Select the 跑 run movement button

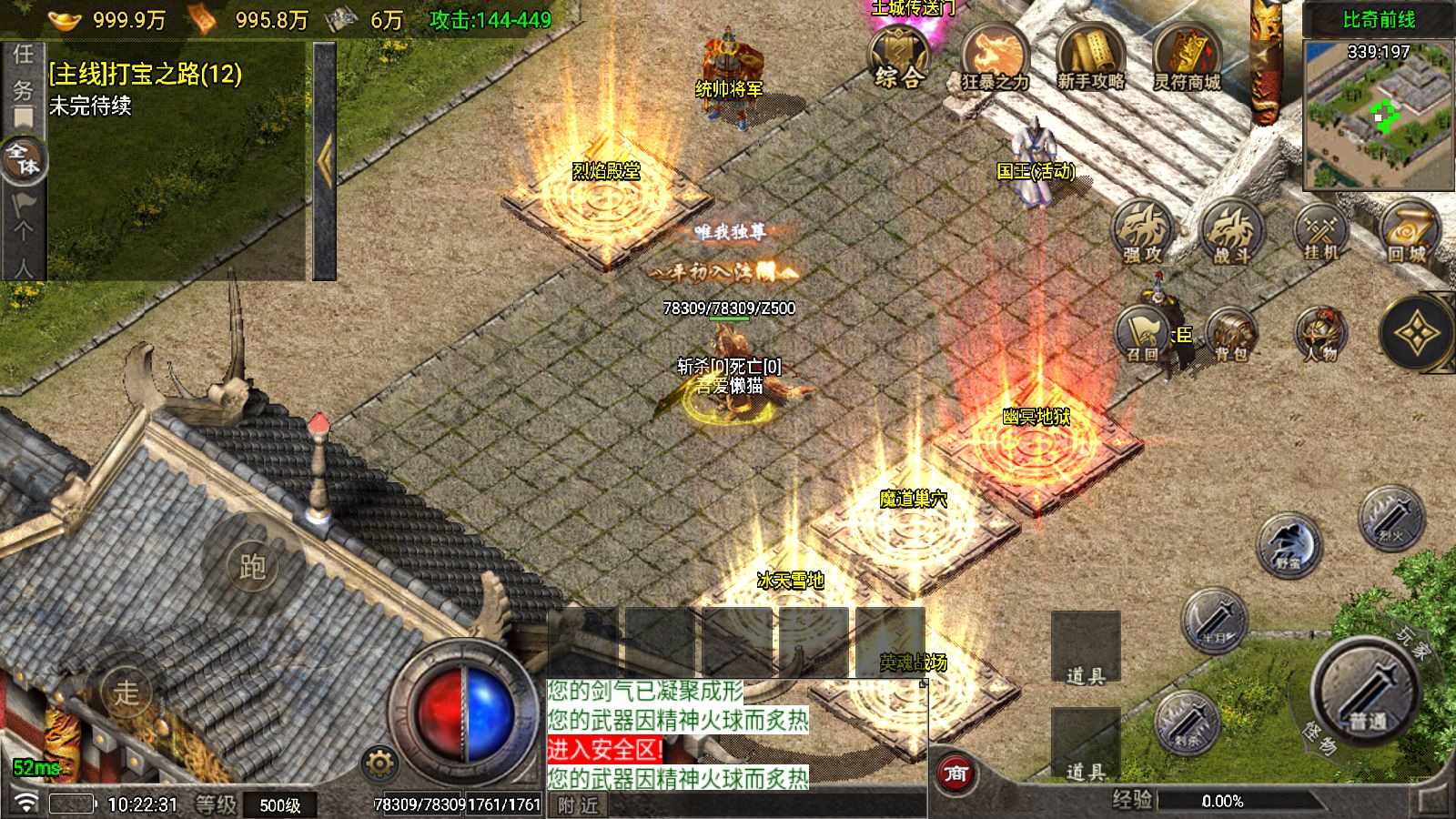pyautogui.click(x=252, y=566)
